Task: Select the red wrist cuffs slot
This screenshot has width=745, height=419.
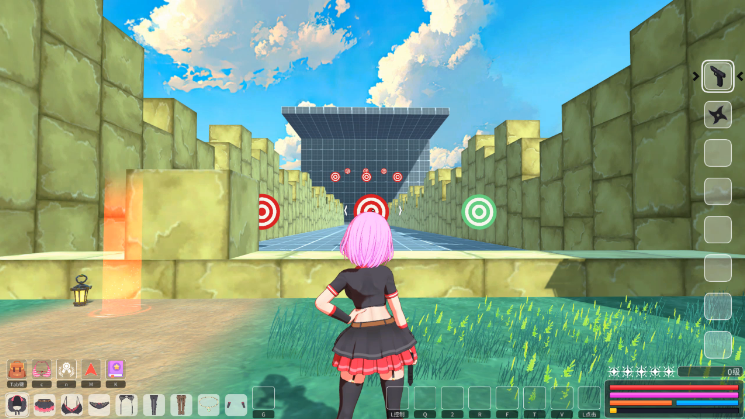Action: (235, 404)
